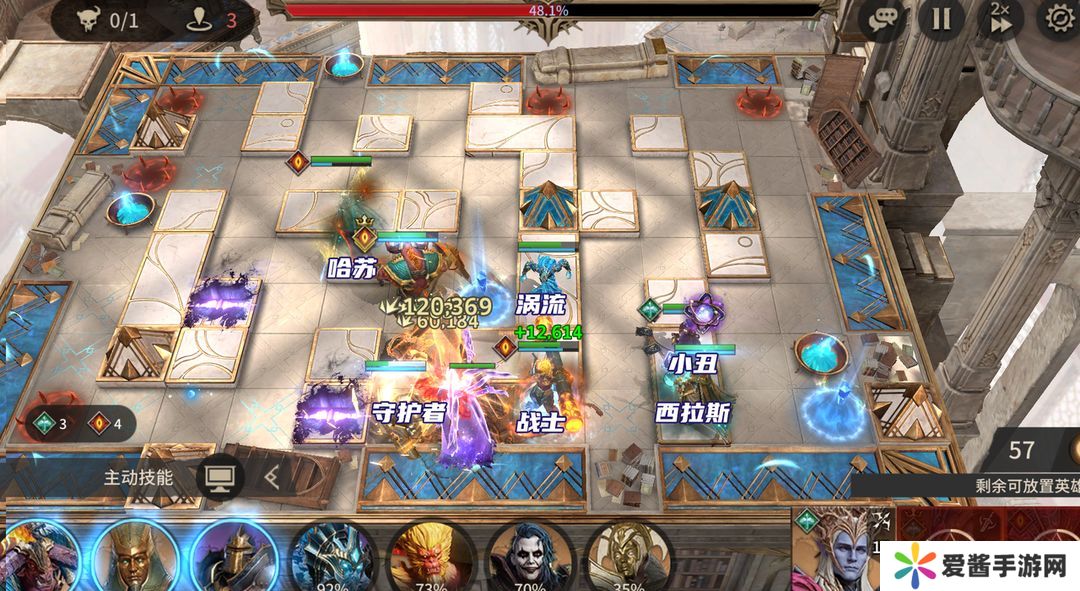Toggle the 2x speed fast-forward
Screen dimensions: 1080x591
1000,19
